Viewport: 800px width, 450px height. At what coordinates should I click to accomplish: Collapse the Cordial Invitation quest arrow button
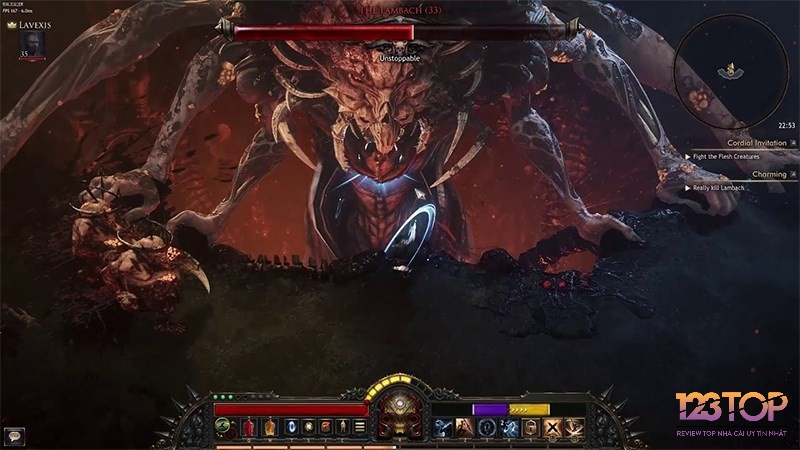(x=794, y=143)
